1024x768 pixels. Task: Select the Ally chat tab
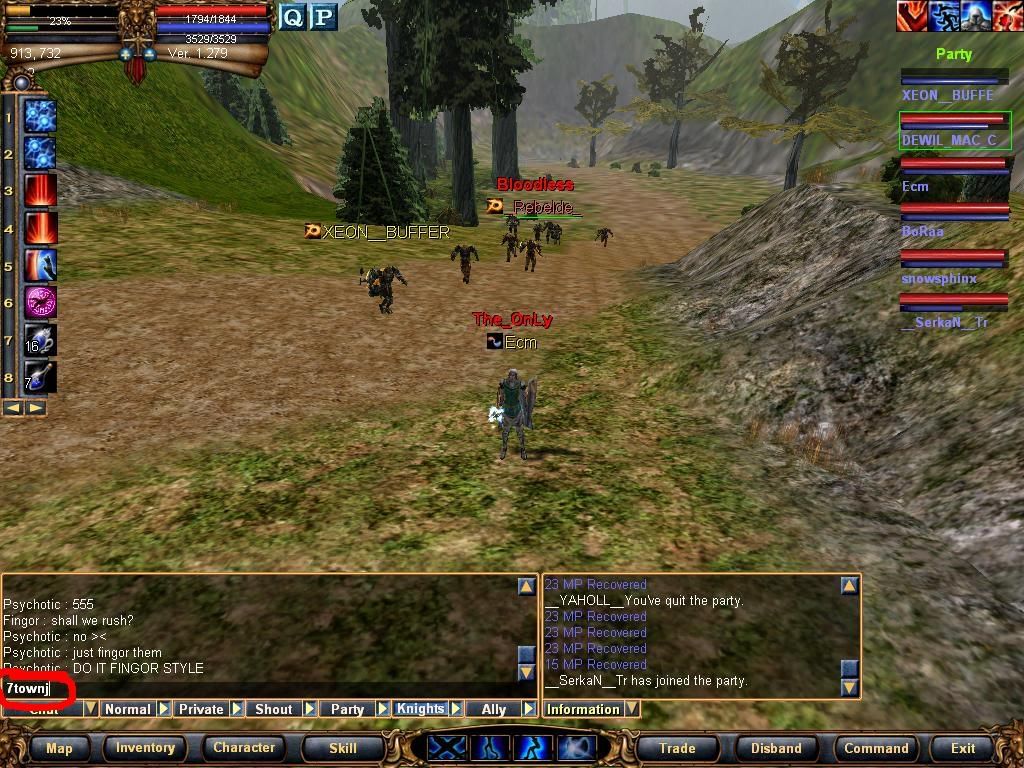point(494,709)
